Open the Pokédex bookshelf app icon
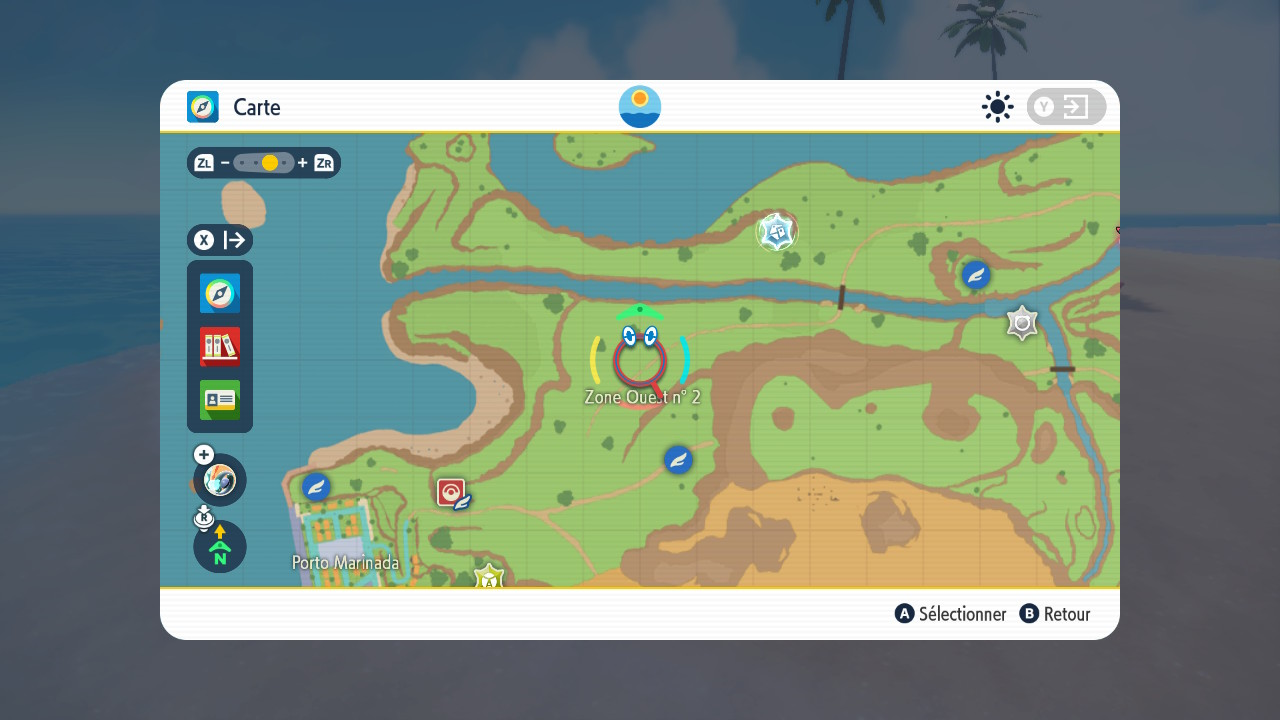The height and width of the screenshot is (720, 1280). point(220,347)
